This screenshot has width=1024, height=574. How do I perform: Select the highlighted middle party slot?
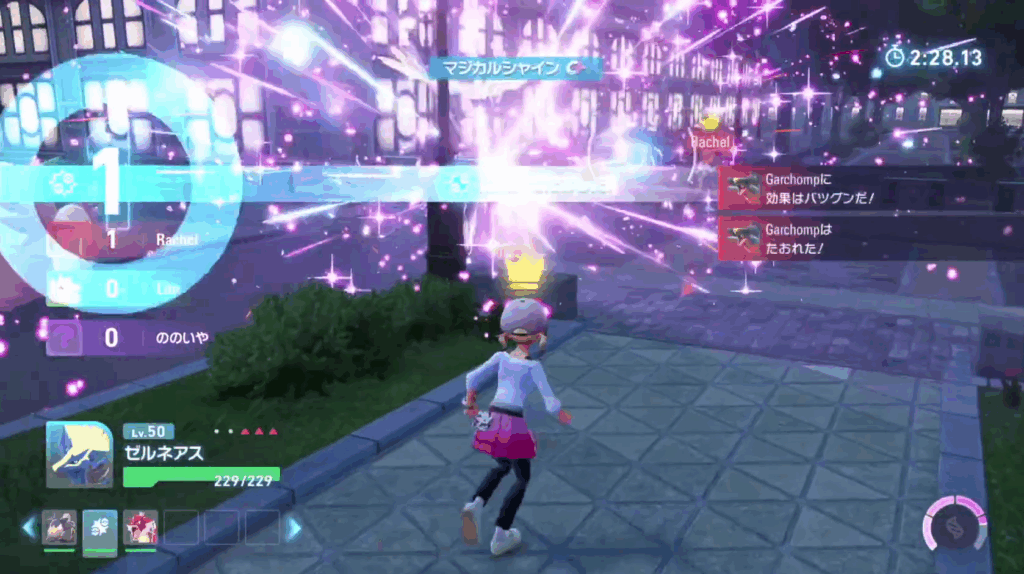pos(100,527)
